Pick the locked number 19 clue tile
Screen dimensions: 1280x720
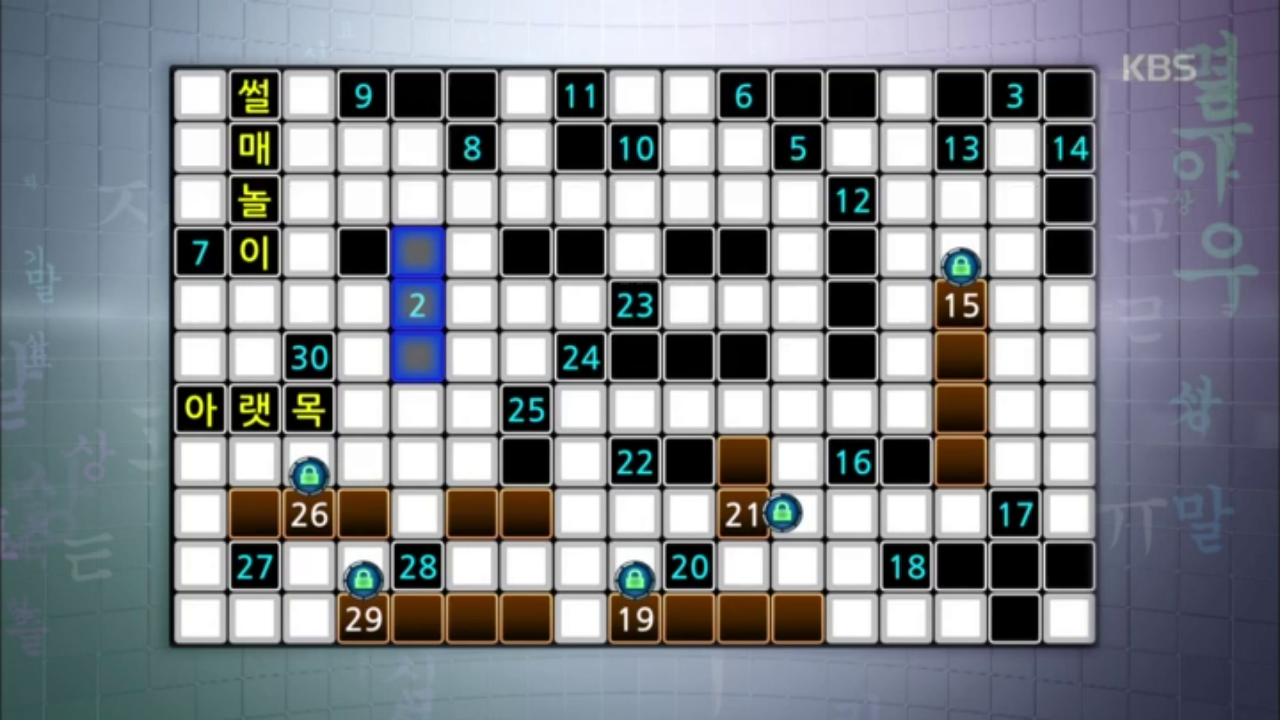click(635, 619)
